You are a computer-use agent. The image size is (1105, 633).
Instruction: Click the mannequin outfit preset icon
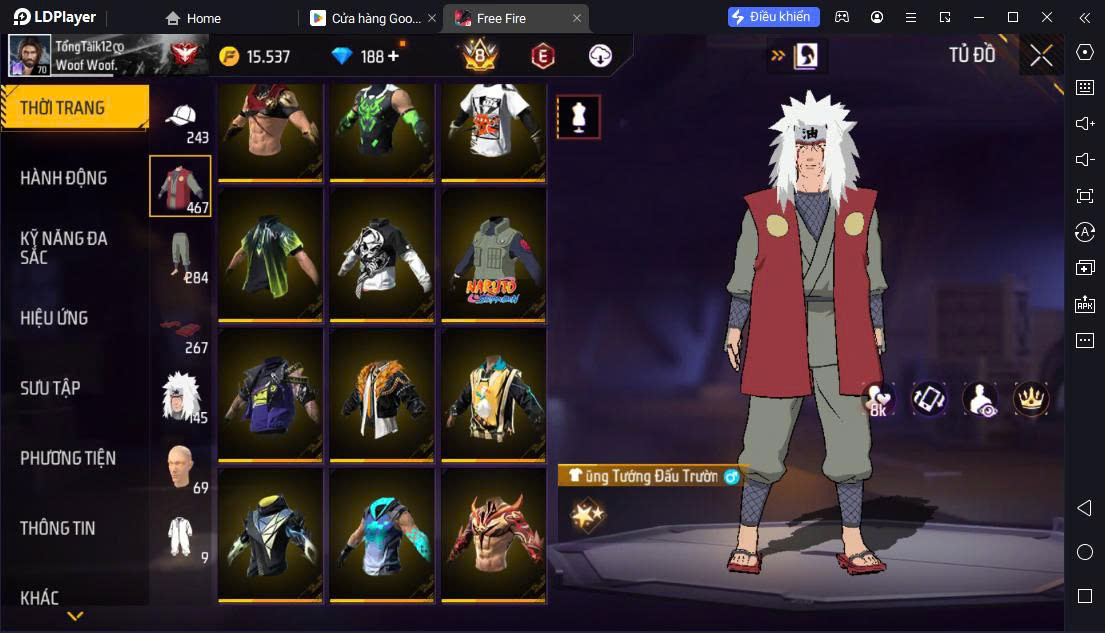578,117
